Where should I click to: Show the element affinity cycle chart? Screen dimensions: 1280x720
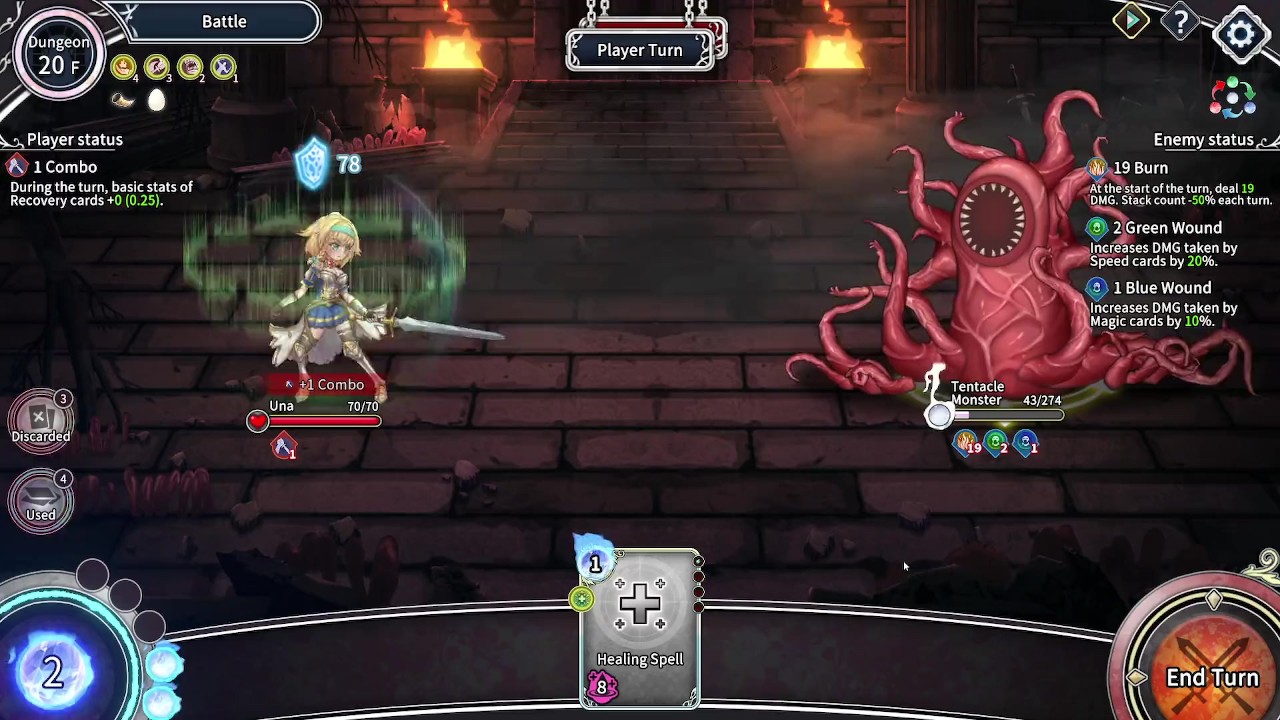(1232, 98)
